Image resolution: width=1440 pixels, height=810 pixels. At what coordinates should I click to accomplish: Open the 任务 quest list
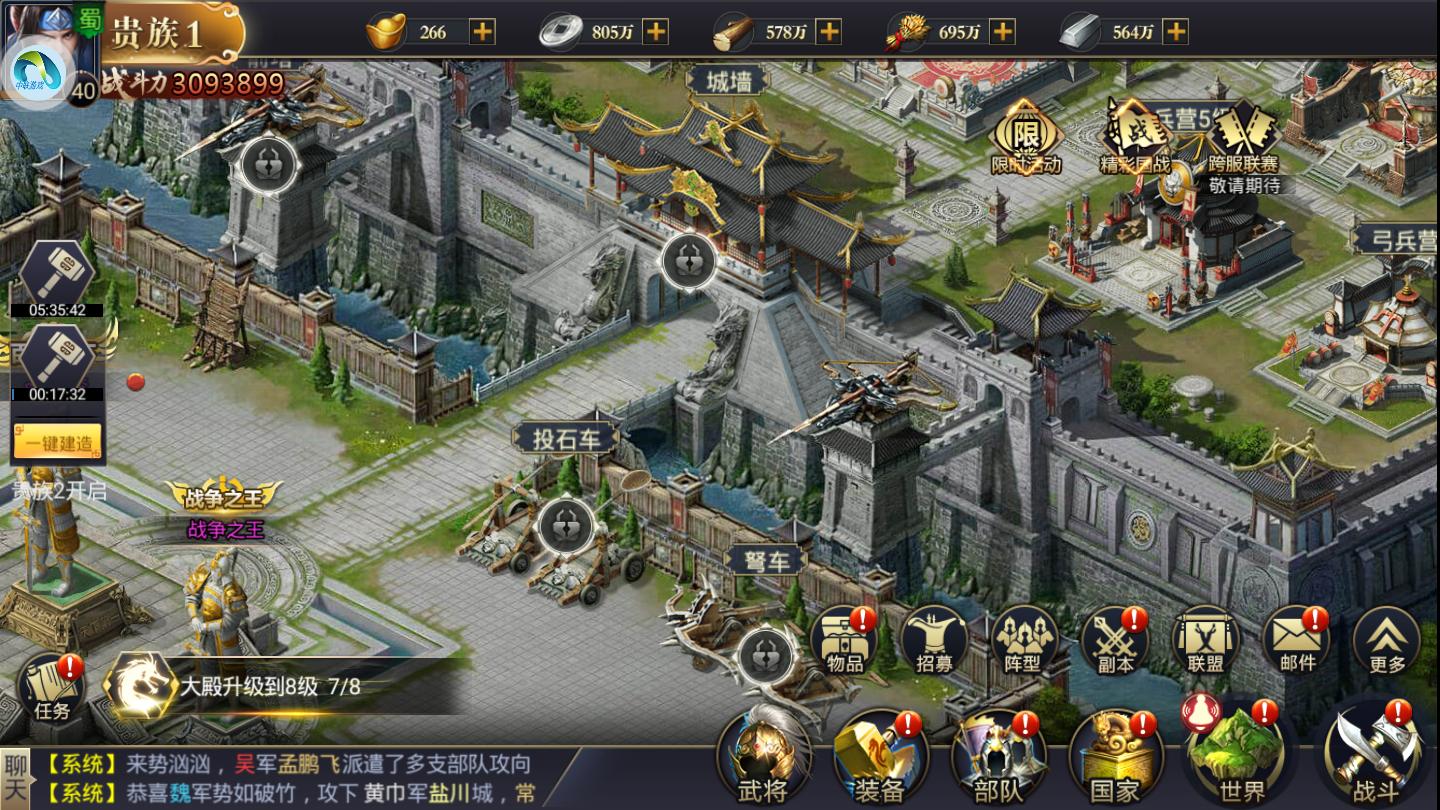(x=52, y=688)
